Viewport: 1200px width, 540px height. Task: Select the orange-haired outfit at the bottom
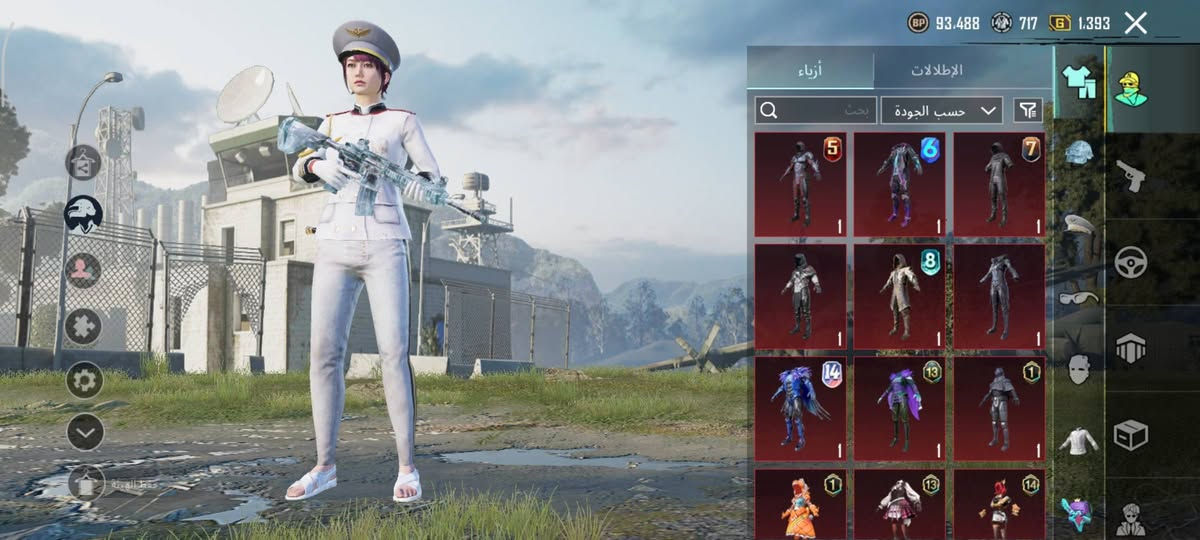pos(800,504)
